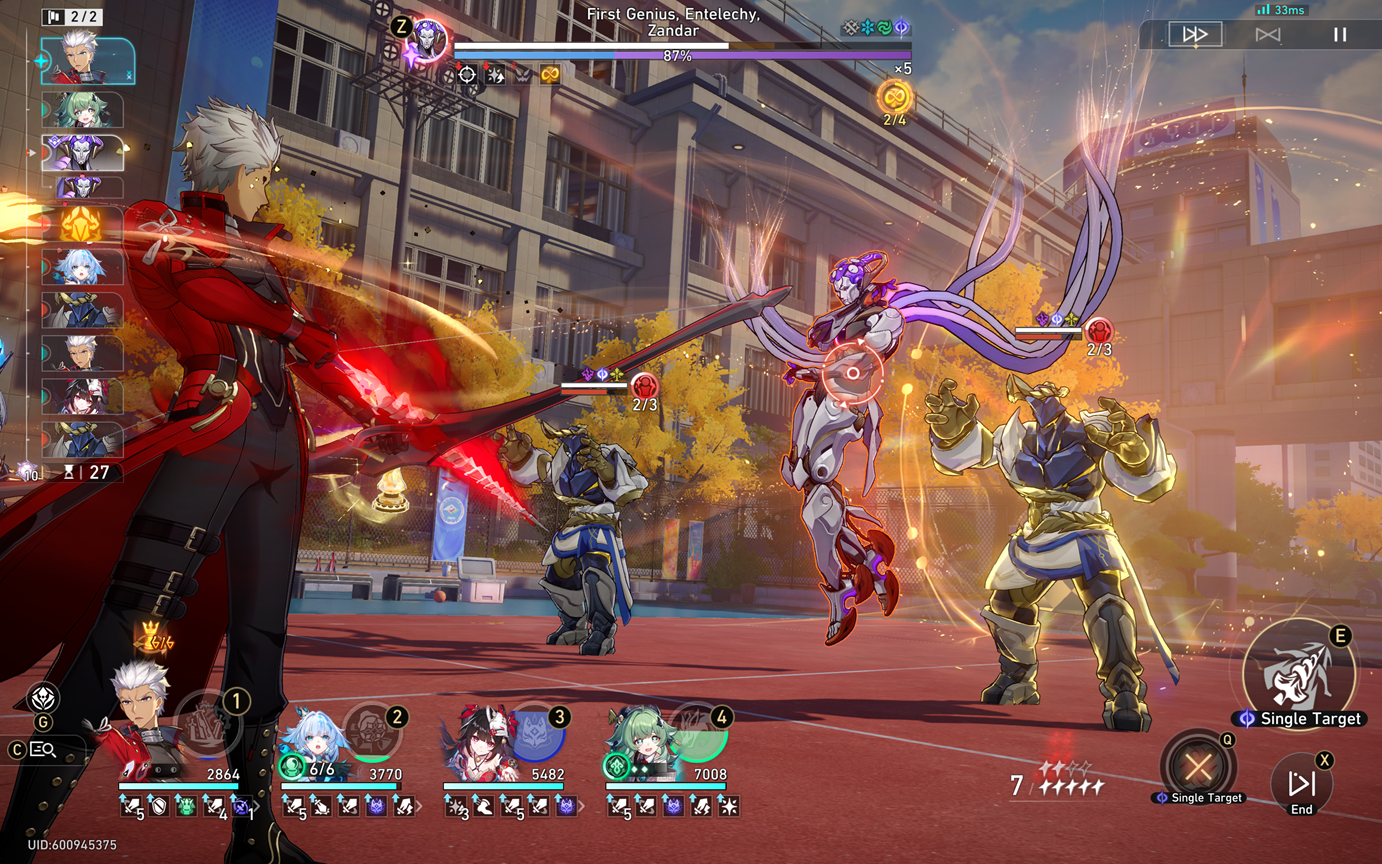The width and height of the screenshot is (1382, 864).
Task: Select the crossed-swords basic attack
Action: tap(1198, 767)
